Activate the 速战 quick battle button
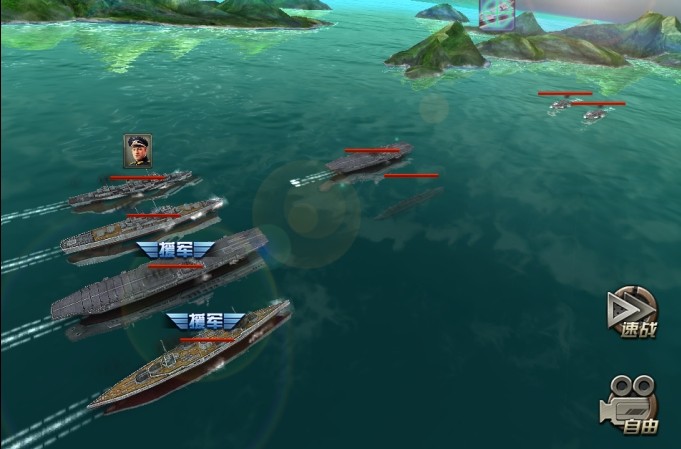Image resolution: width=681 pixels, height=449 pixels. [x=633, y=313]
